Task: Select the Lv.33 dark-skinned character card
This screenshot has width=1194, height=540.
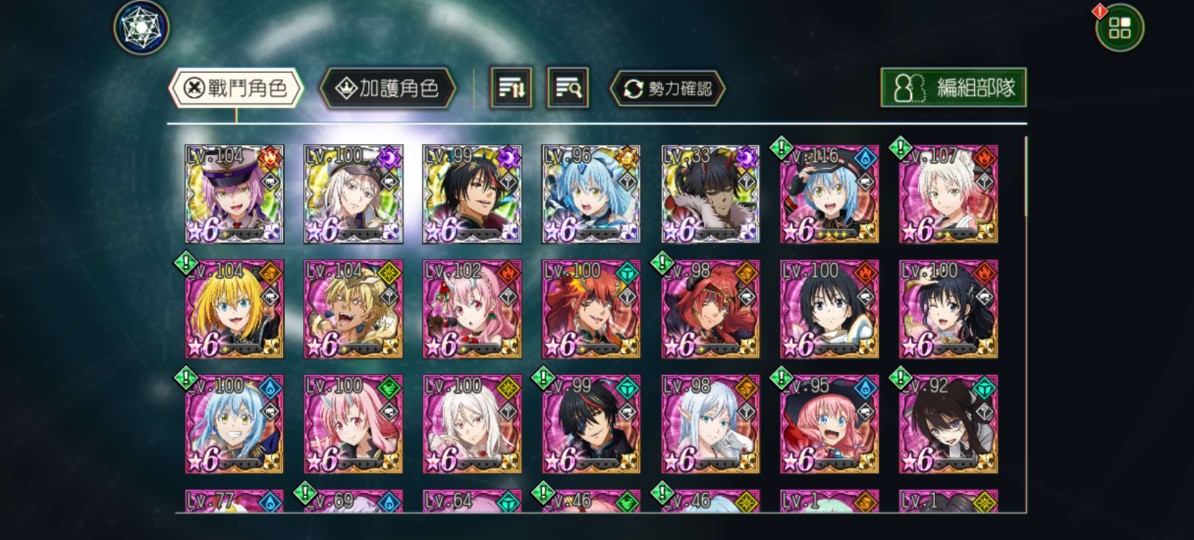Action: click(x=710, y=194)
